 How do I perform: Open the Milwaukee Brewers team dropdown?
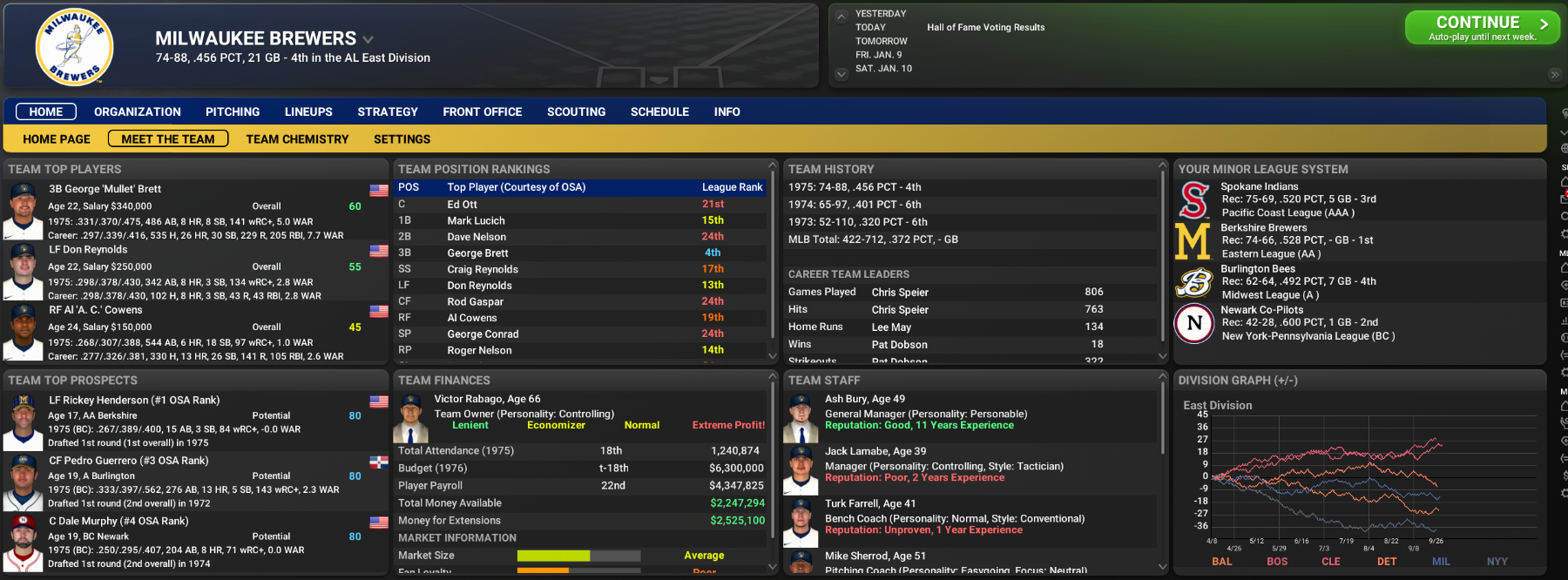[x=368, y=39]
